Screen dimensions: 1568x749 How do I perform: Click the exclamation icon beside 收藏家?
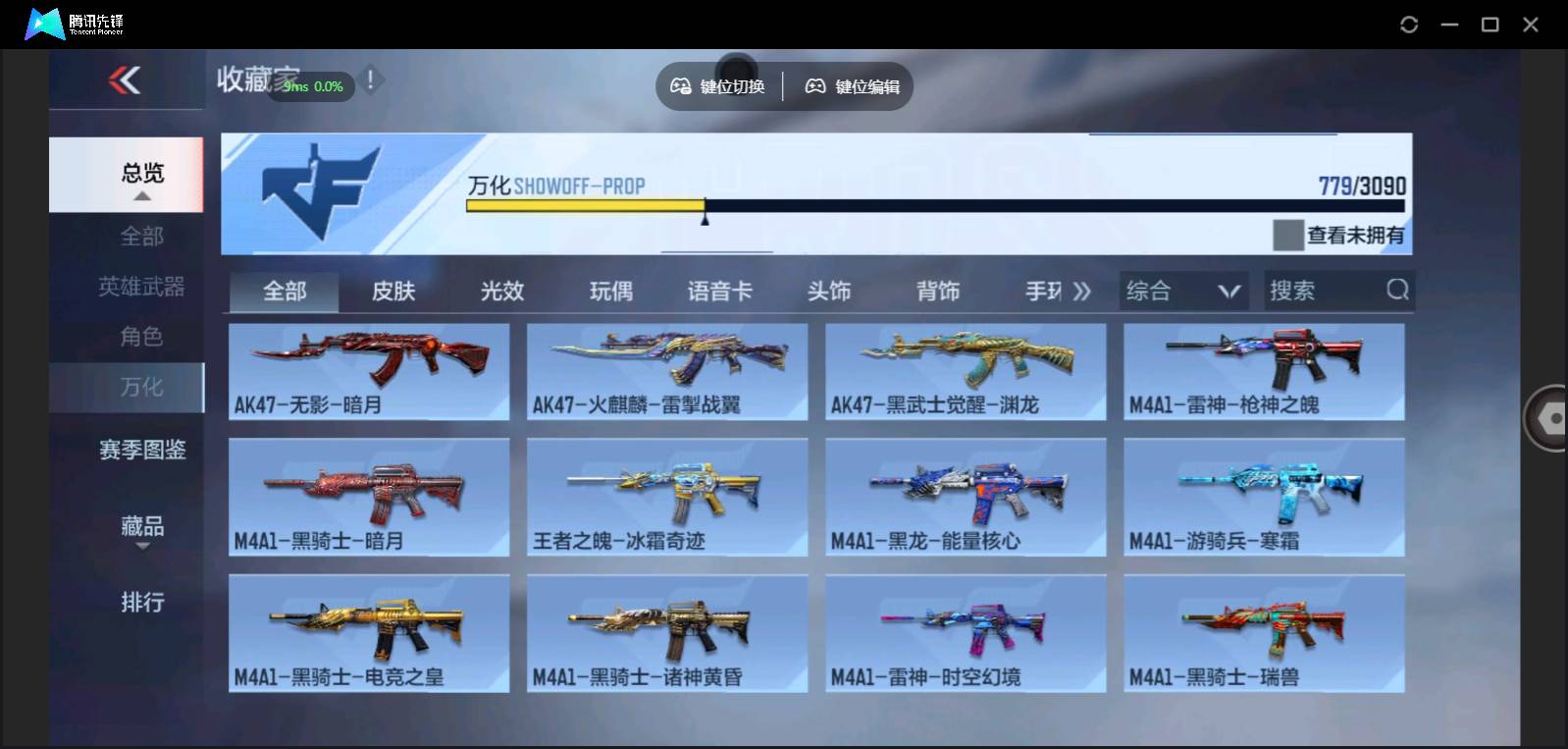coord(371,80)
